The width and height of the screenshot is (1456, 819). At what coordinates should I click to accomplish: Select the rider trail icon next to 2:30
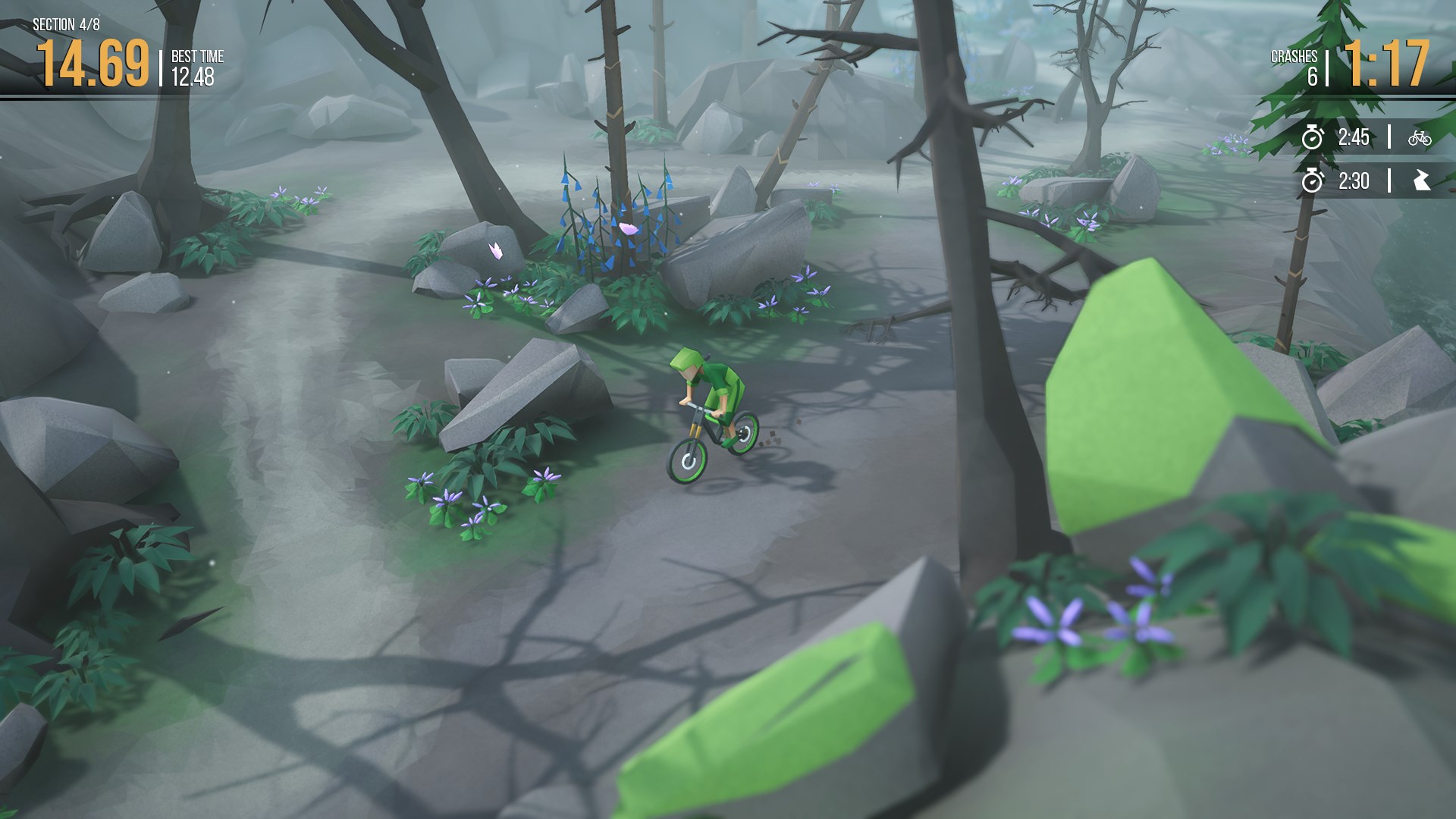click(1423, 180)
